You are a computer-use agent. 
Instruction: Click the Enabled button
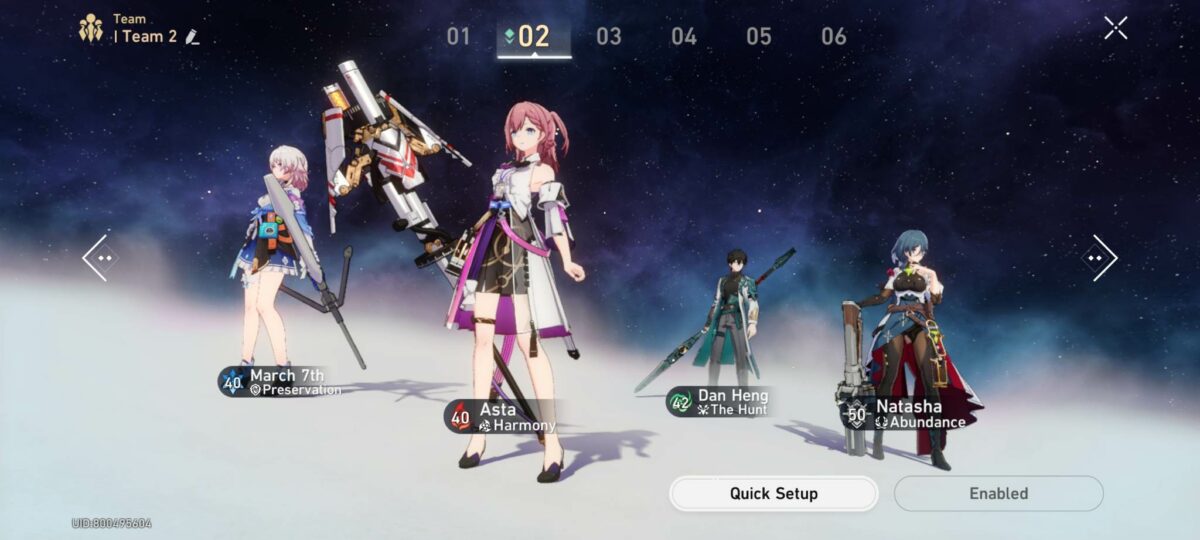tap(998, 493)
